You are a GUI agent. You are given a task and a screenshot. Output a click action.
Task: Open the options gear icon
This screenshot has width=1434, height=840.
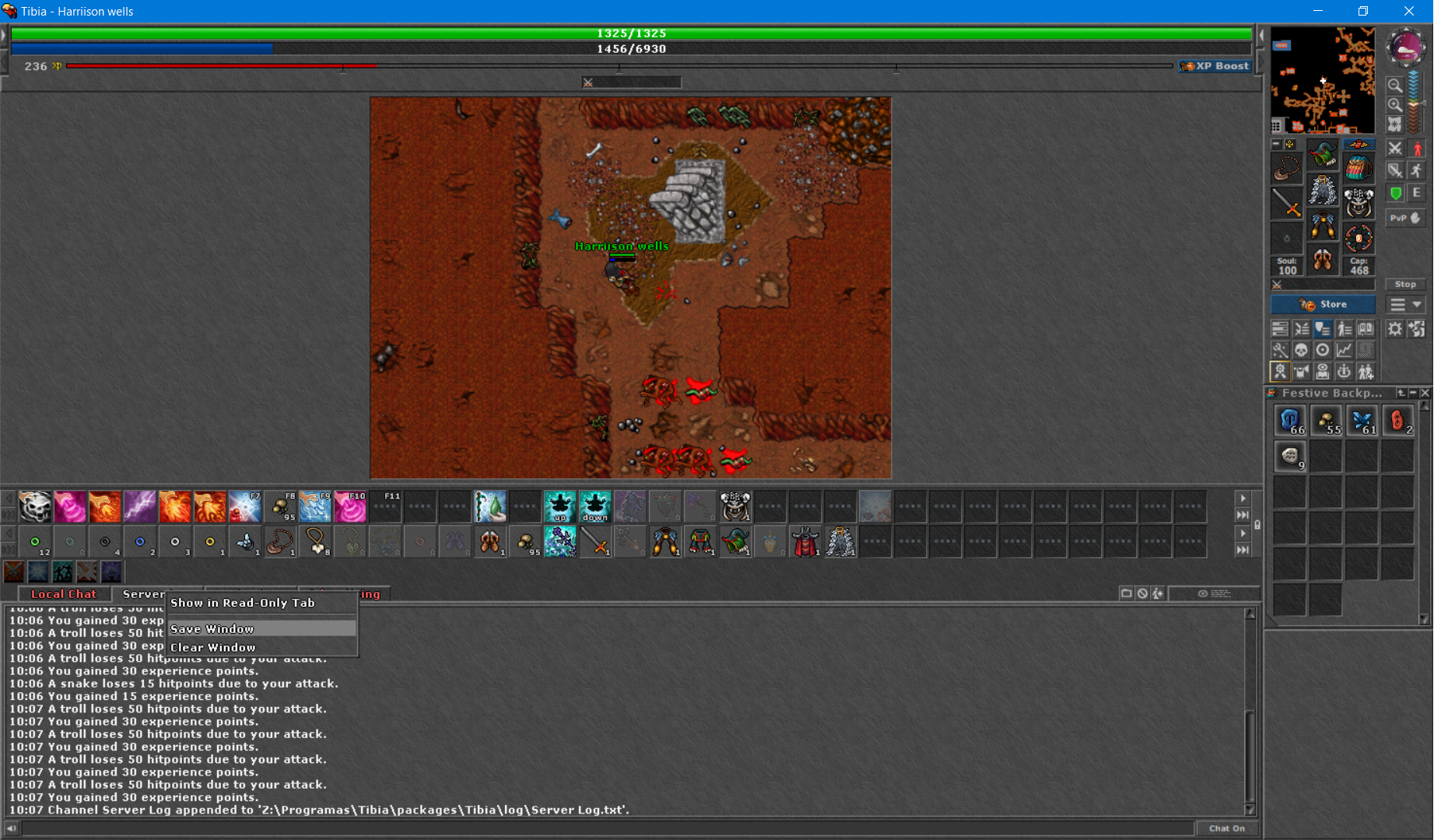pos(1394,328)
